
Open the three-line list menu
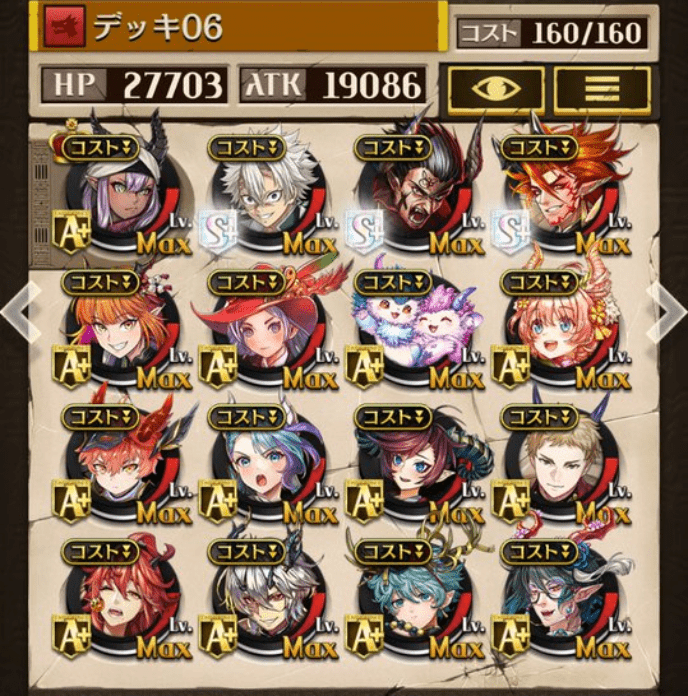tap(602, 88)
